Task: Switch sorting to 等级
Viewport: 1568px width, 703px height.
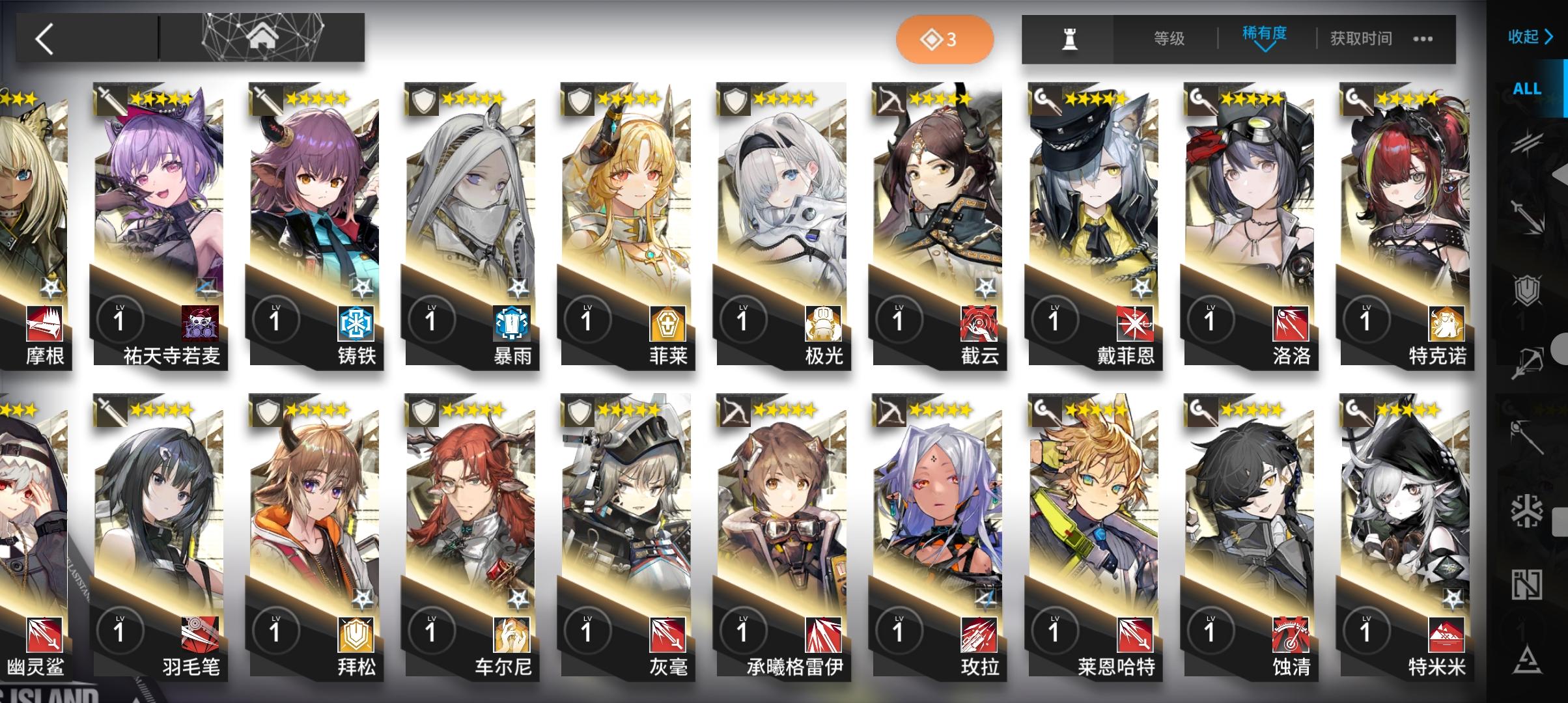Action: tap(1169, 39)
